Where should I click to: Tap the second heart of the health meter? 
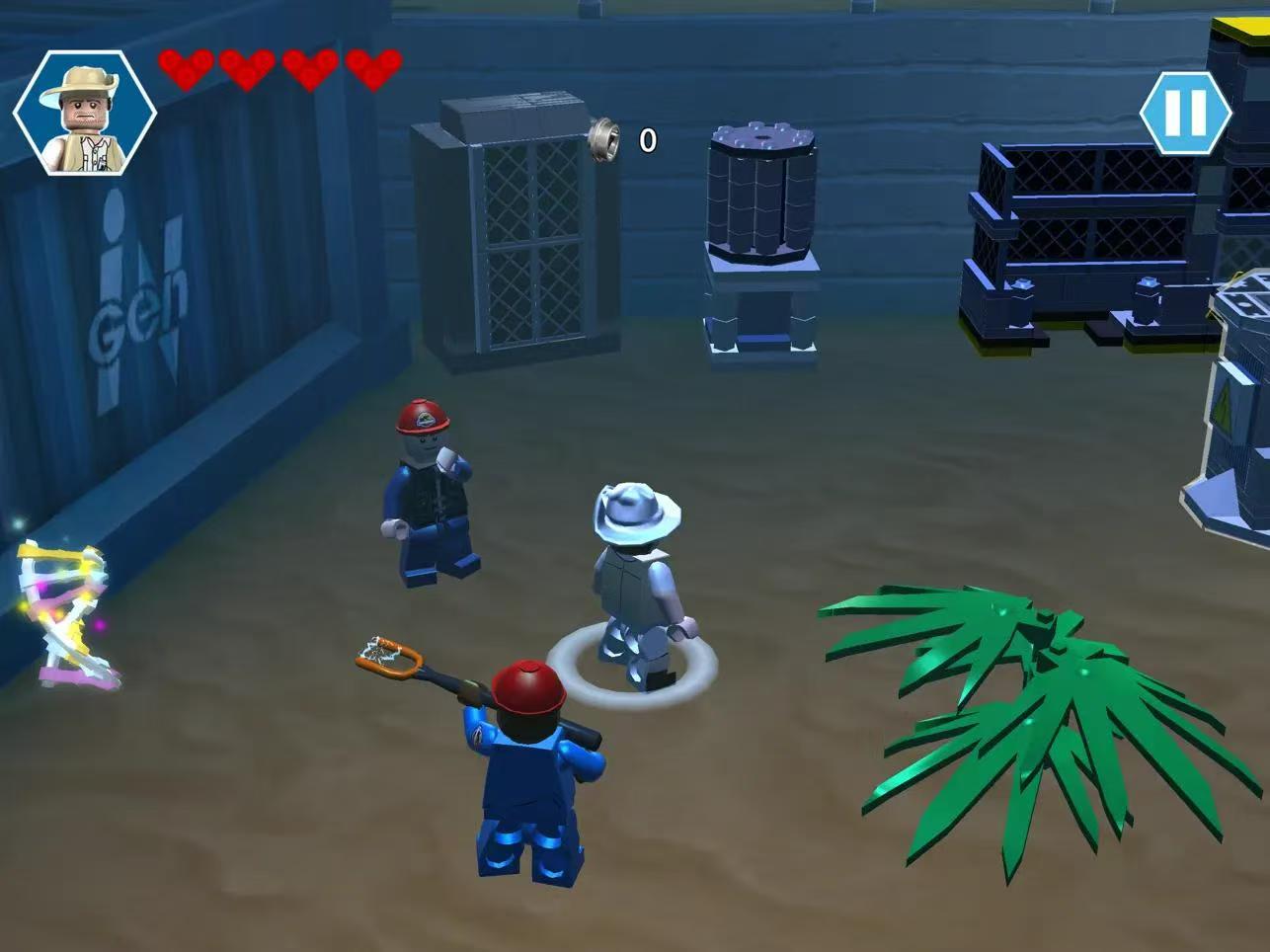tap(247, 71)
